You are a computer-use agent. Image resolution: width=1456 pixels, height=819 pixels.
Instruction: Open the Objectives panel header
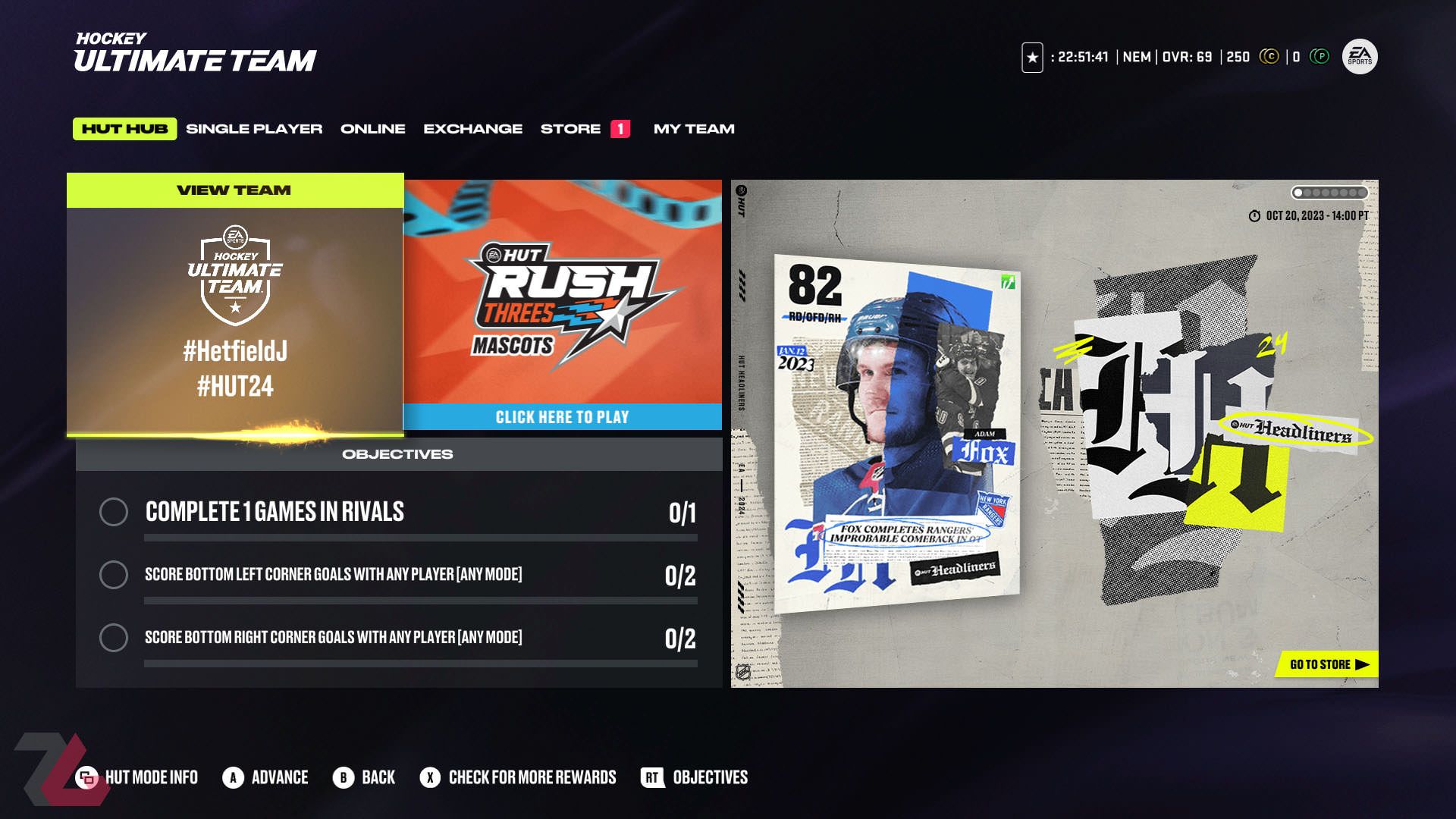pyautogui.click(x=397, y=454)
